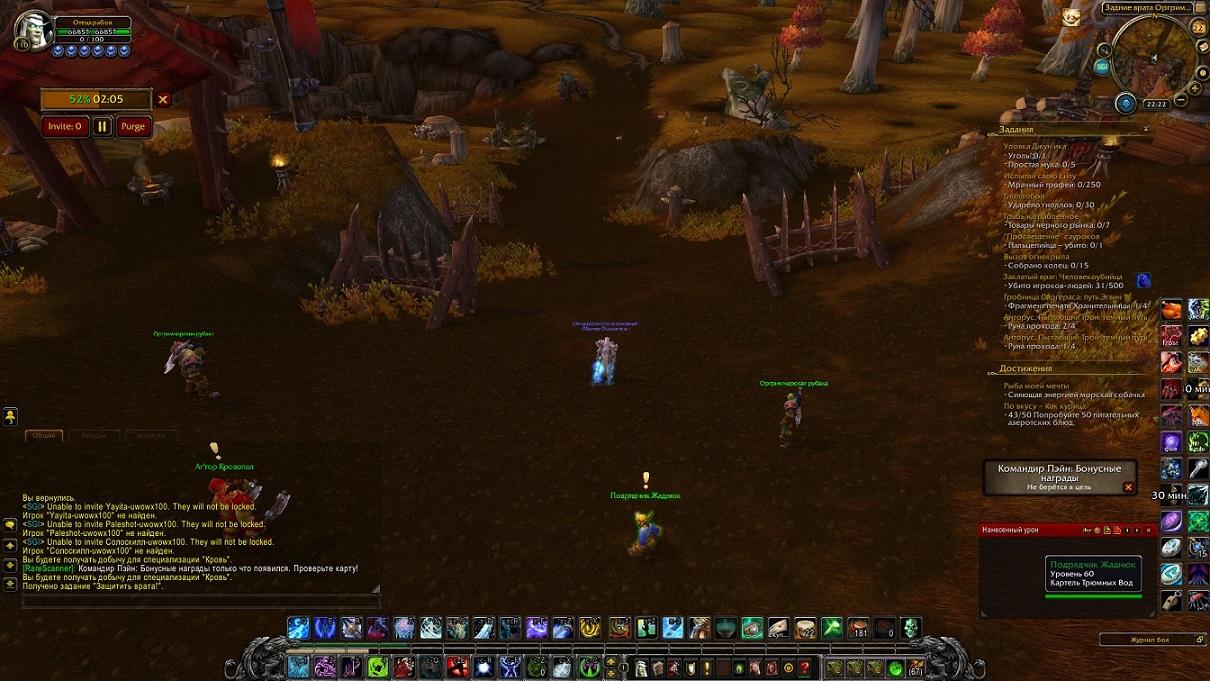Zoom in the minimap with plus button

[x=1194, y=88]
